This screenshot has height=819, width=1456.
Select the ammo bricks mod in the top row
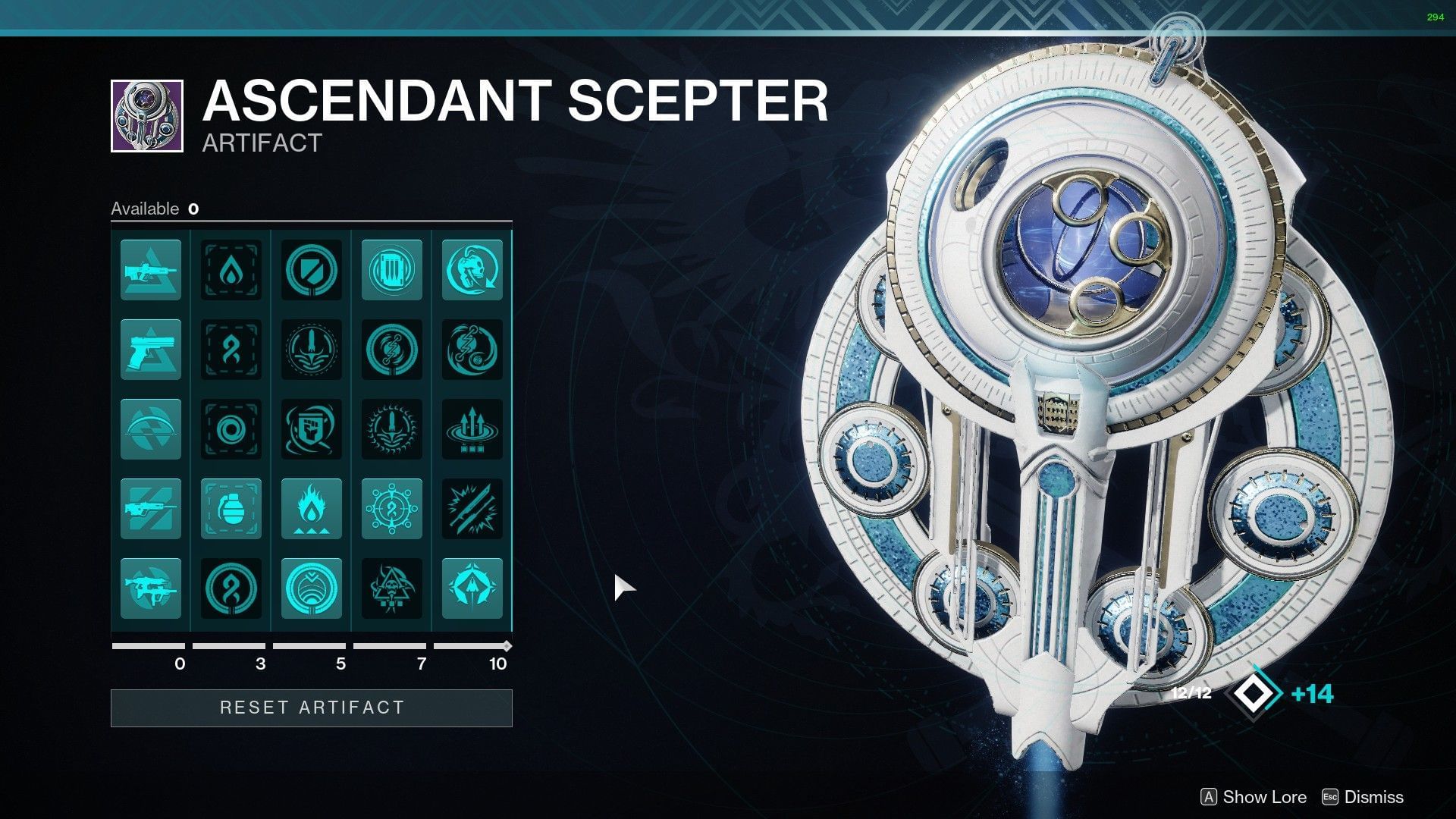click(x=391, y=269)
